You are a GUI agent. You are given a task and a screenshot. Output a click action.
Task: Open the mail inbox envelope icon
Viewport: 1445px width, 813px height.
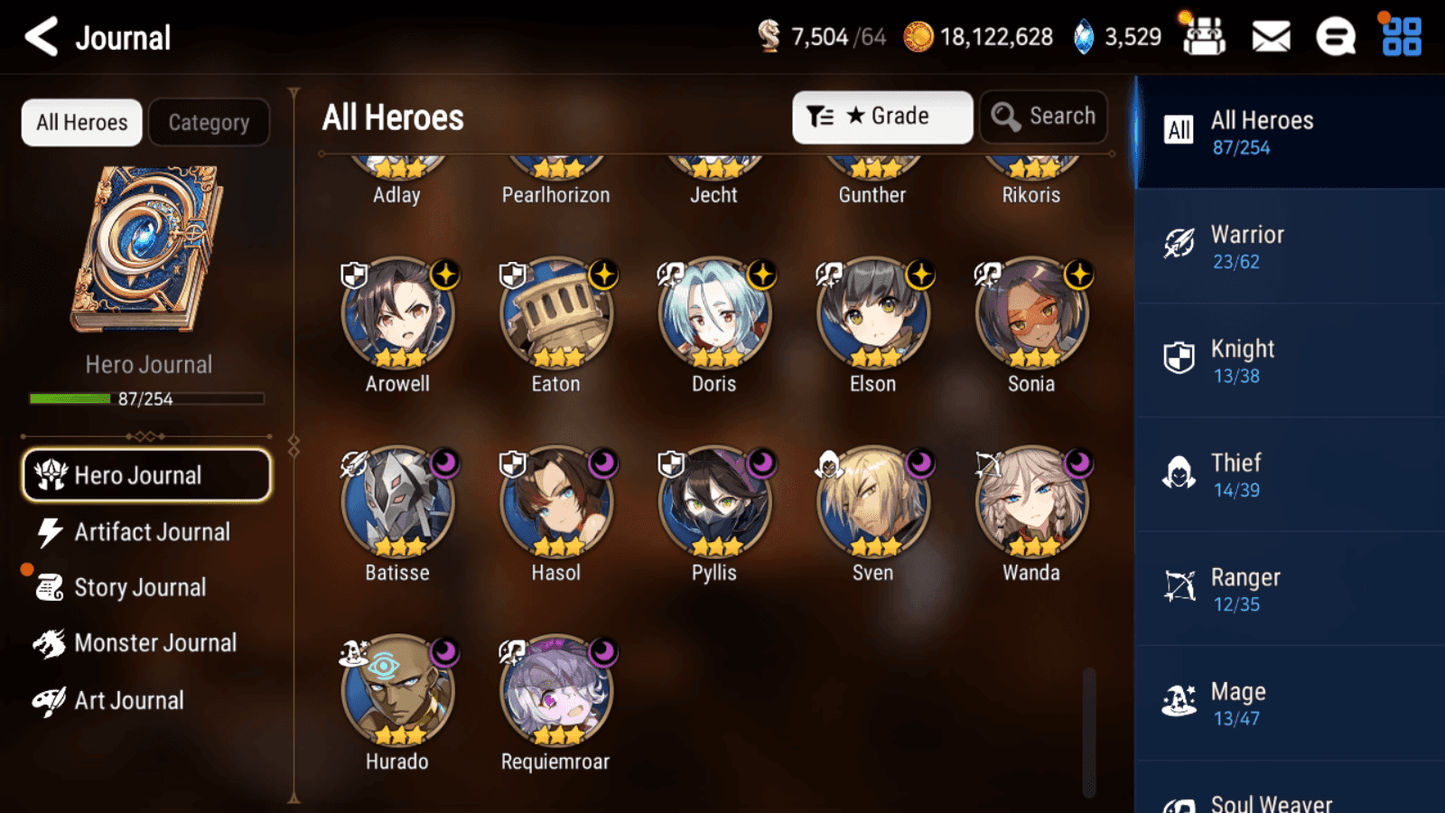pos(1271,35)
